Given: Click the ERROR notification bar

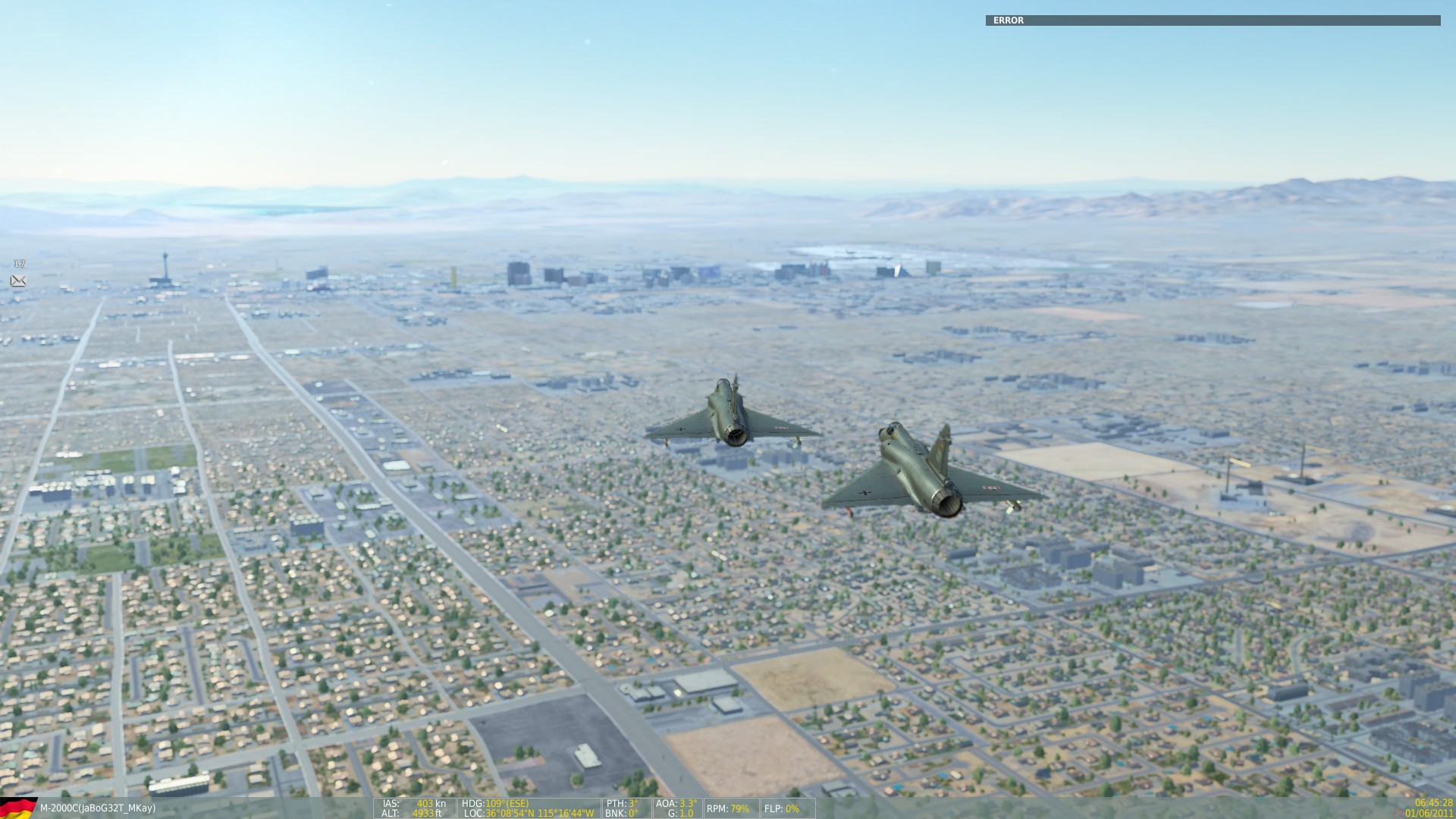Looking at the screenshot, I should [1212, 20].
